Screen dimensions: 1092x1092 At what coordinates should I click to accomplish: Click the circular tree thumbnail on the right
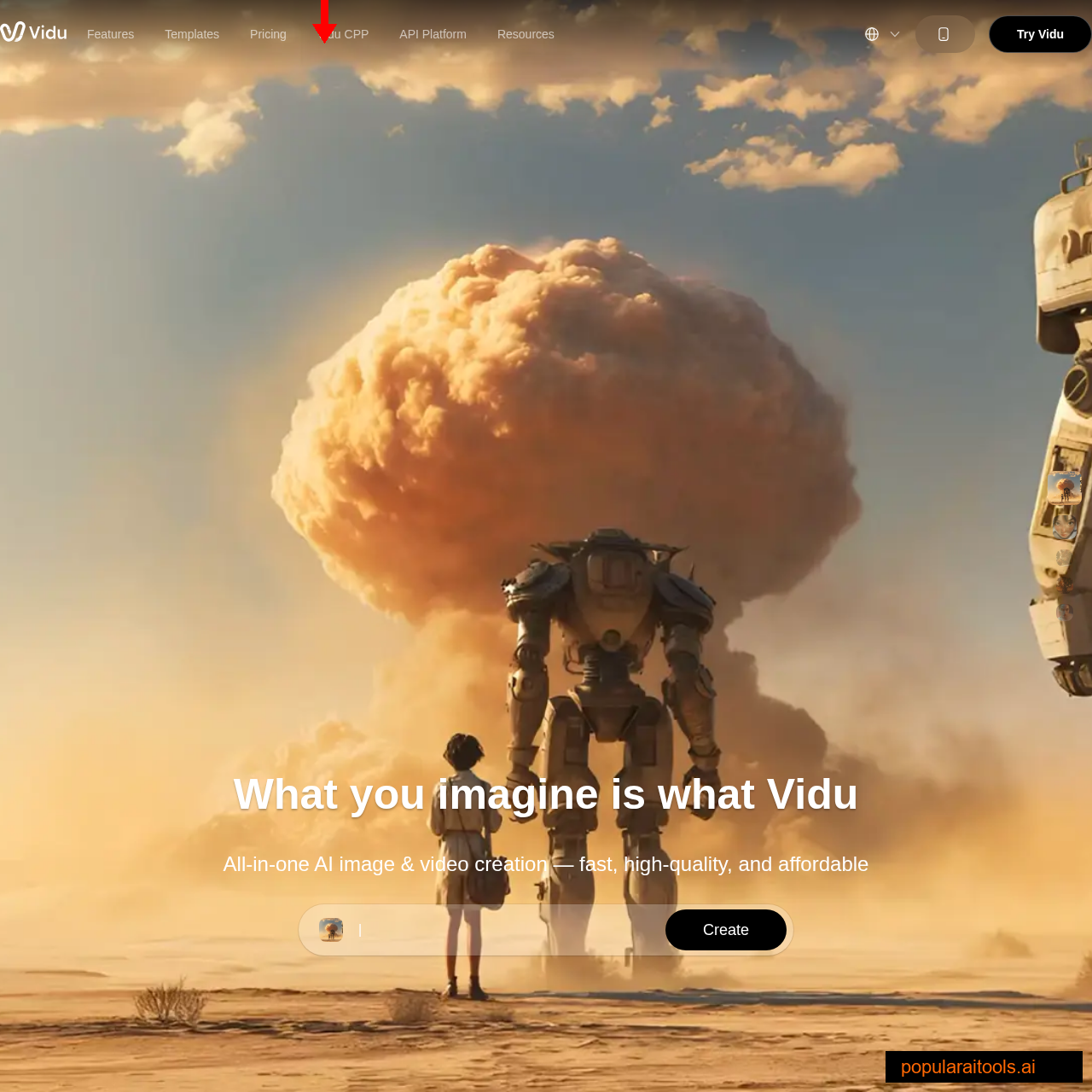[1065, 584]
